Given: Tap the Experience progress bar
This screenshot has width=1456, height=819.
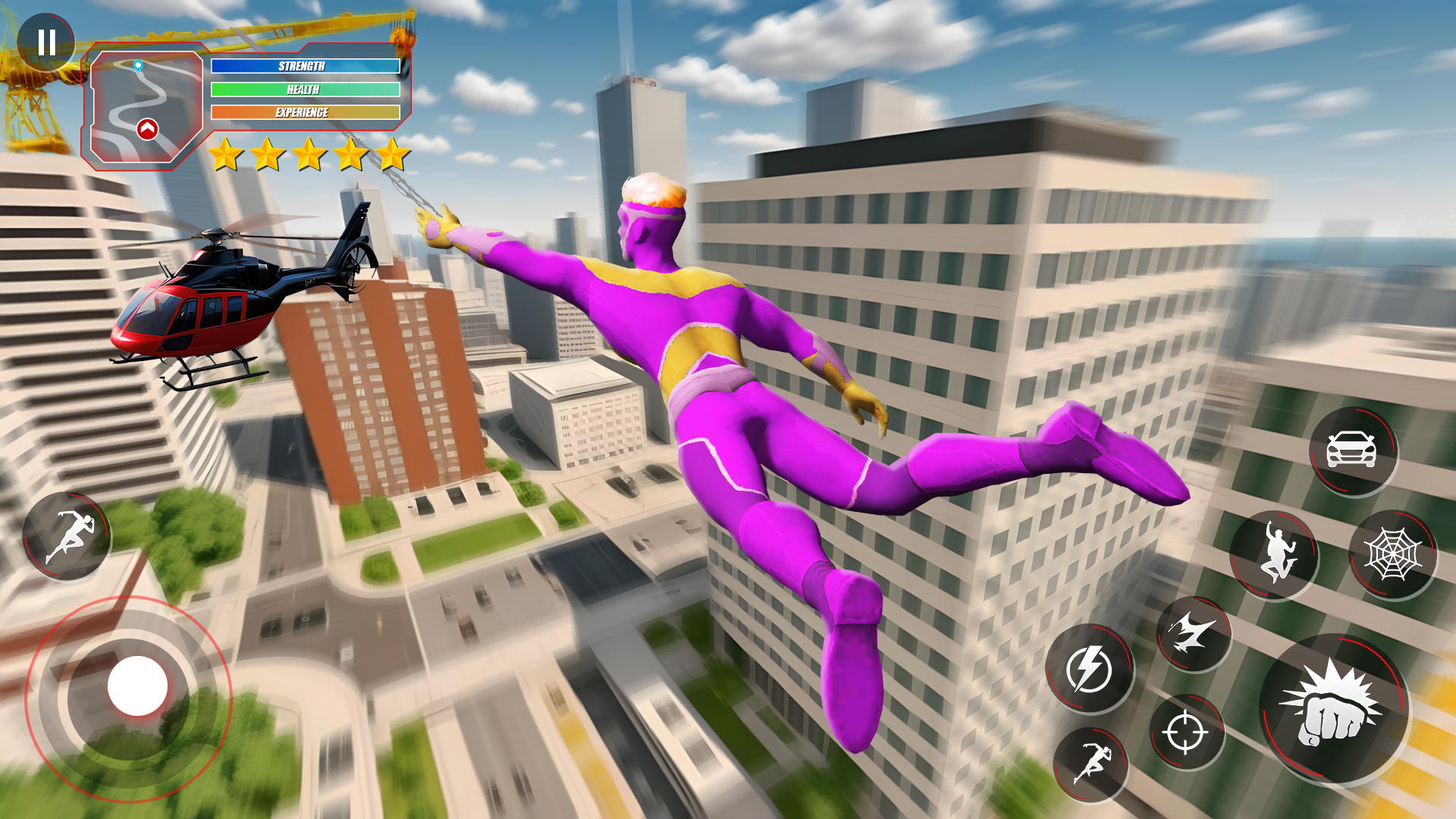Looking at the screenshot, I should pos(303,111).
